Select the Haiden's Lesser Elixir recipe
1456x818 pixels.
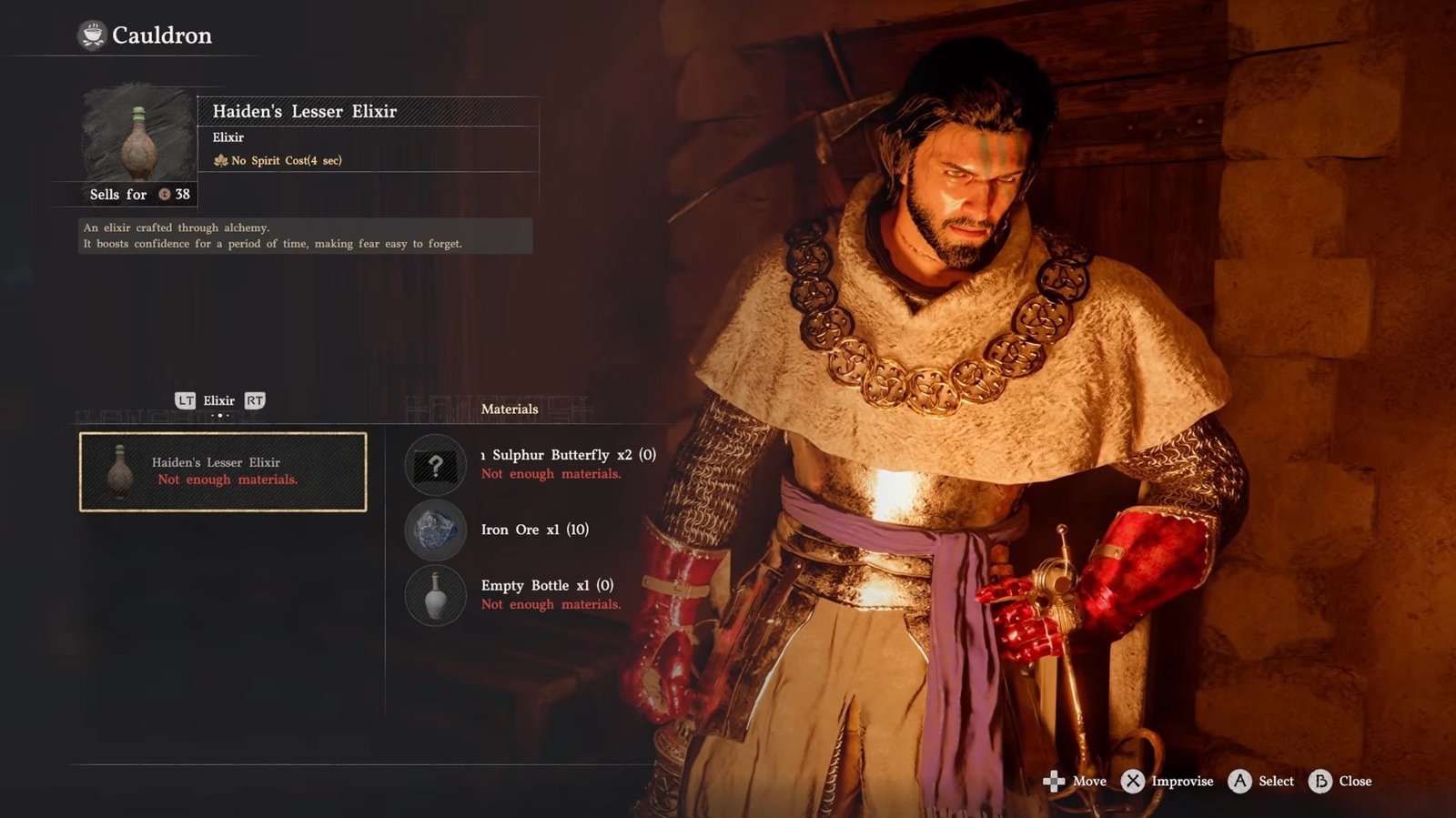pos(223,471)
